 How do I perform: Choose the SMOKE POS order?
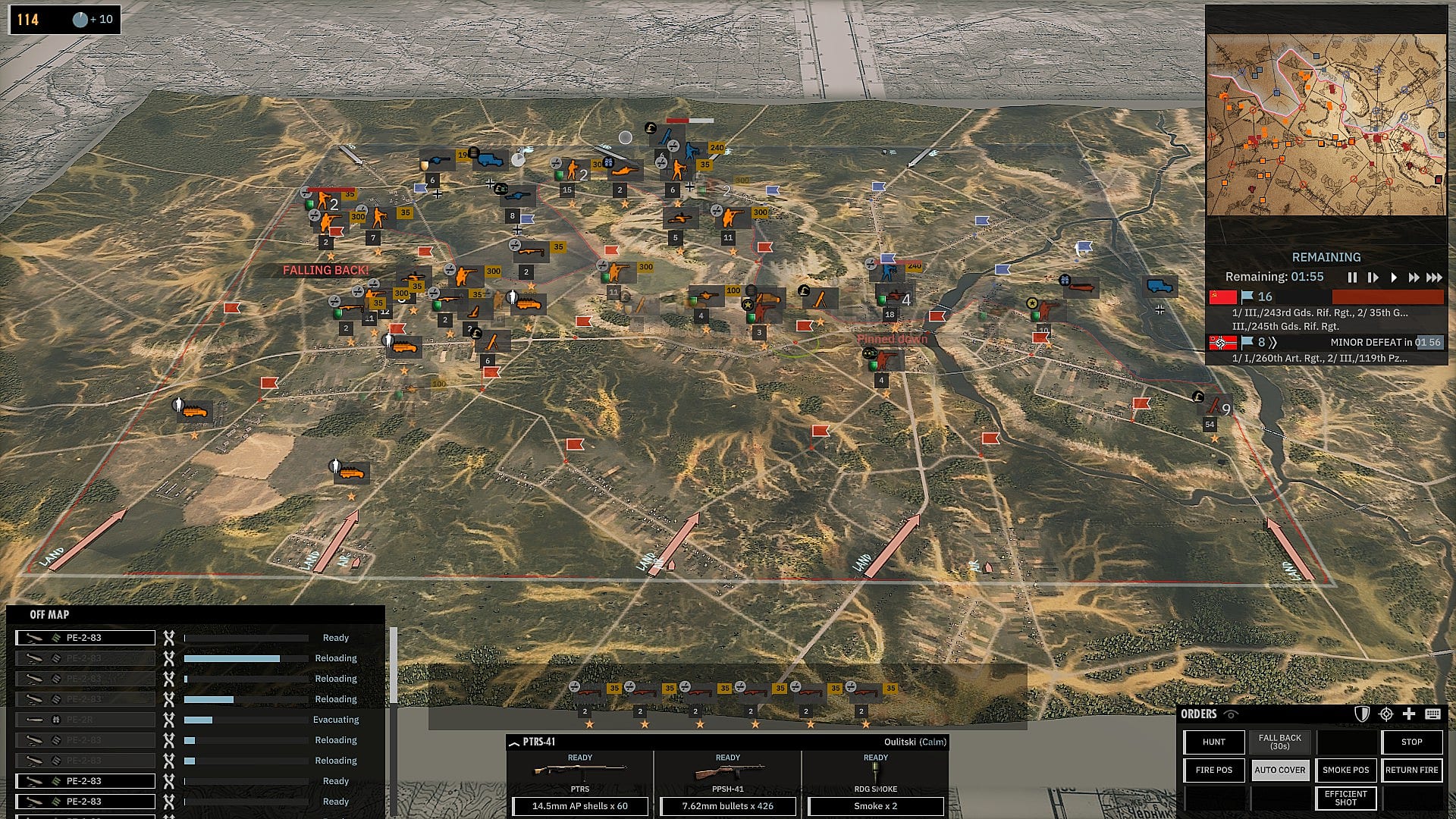tap(1345, 770)
